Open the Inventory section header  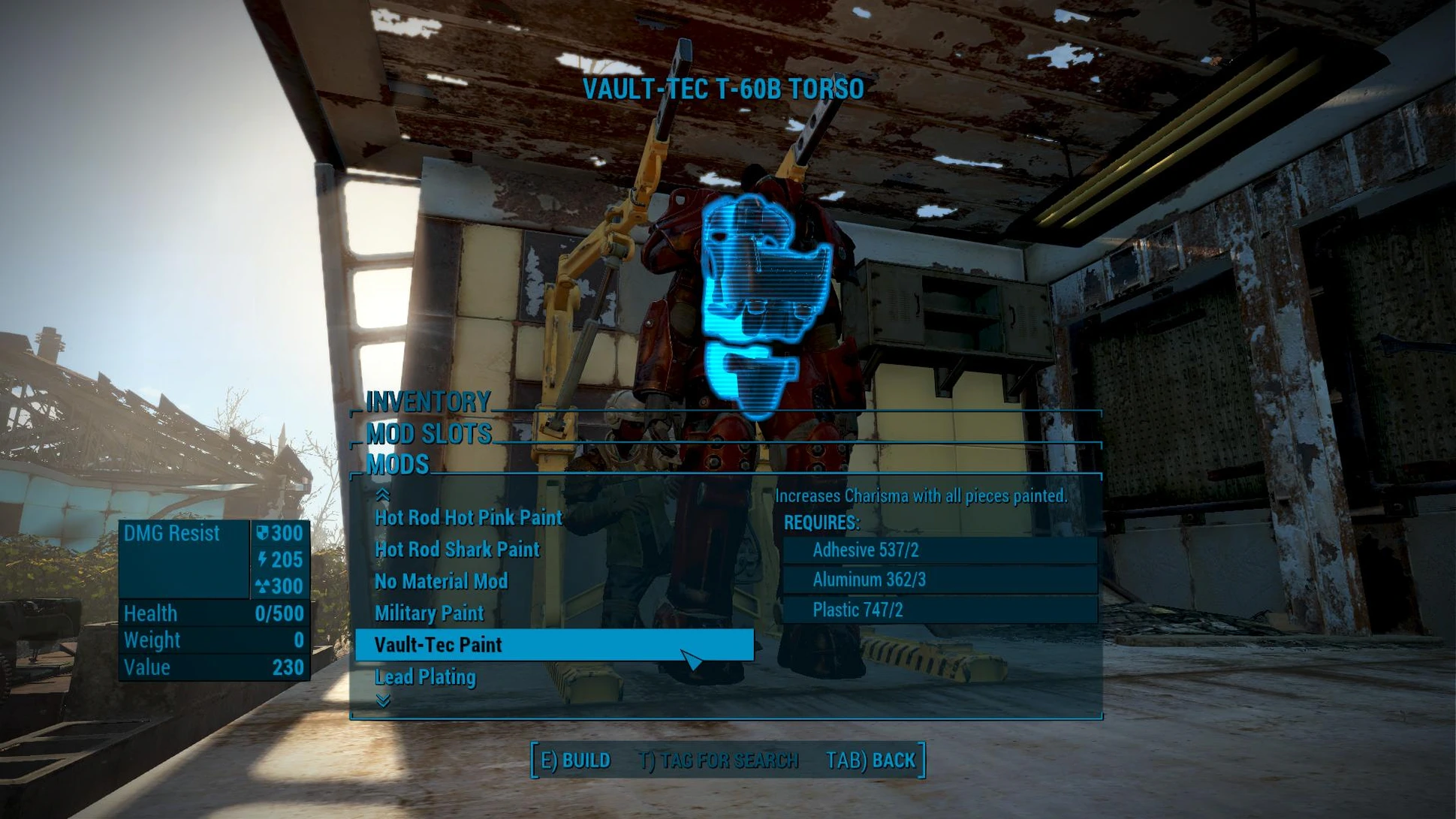click(x=427, y=402)
